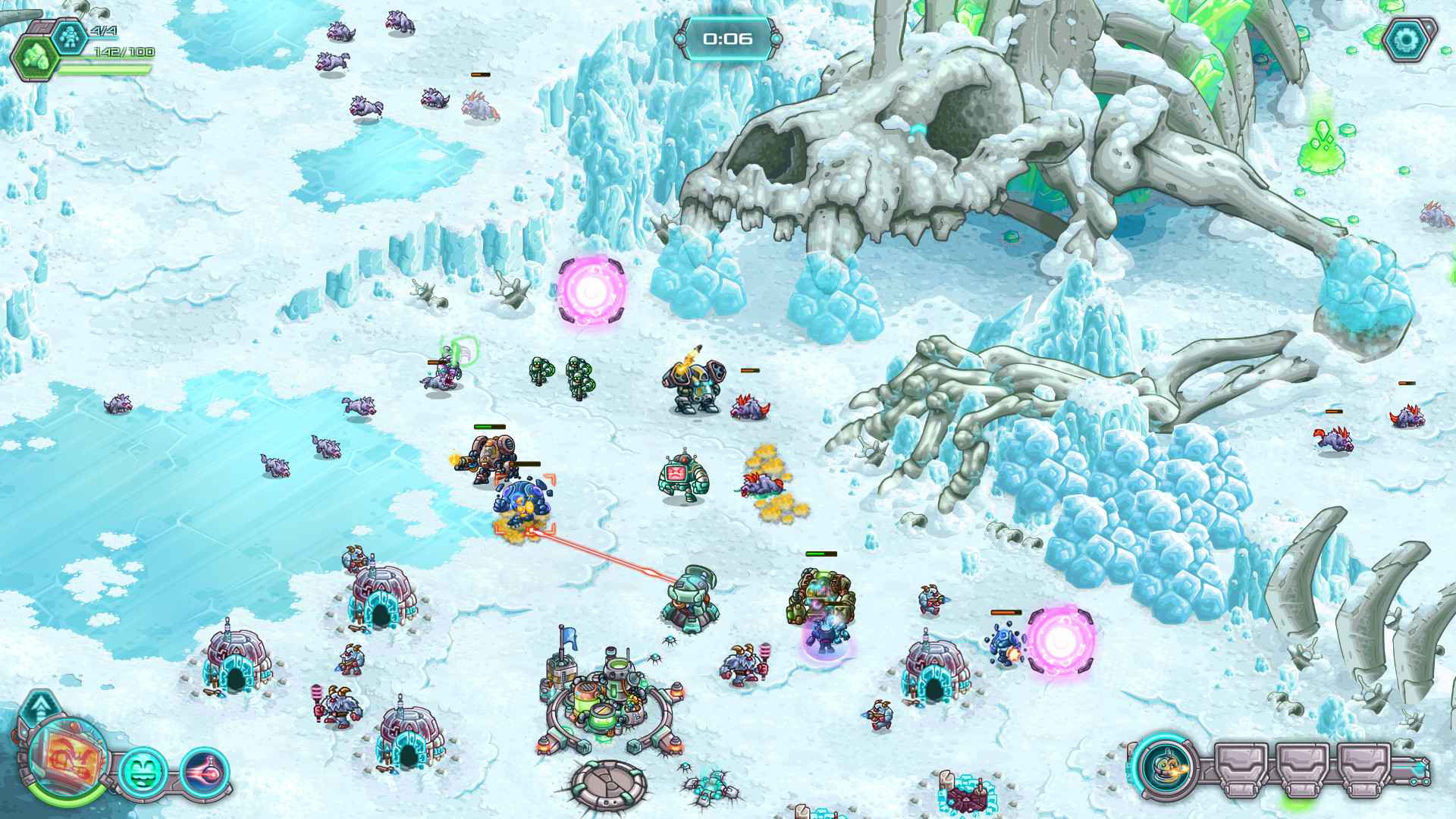Select the robot hero portrait
Screen dimensions: 1456x819
coord(67,758)
